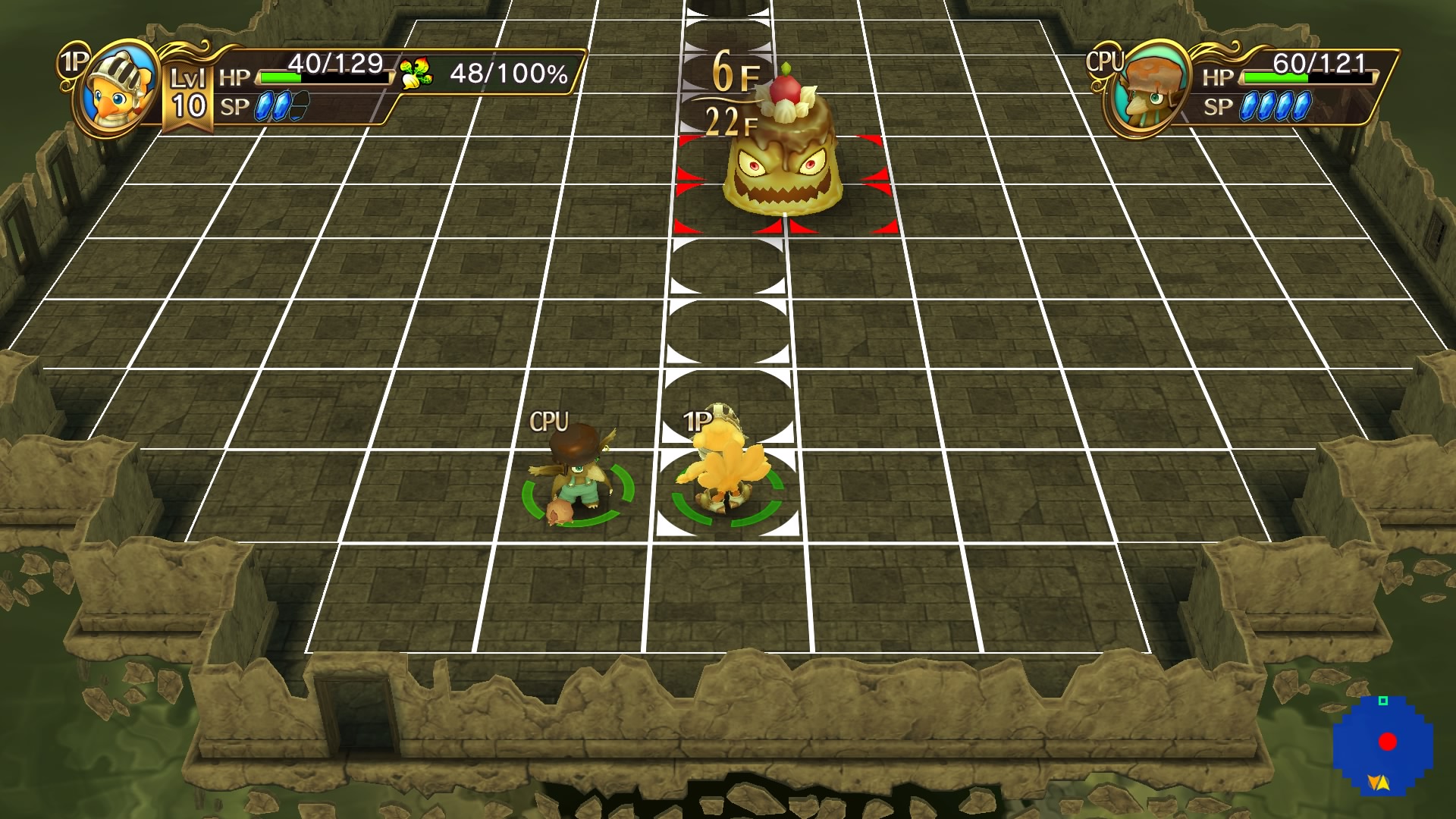The image size is (1456, 819).
Task: Click the CPU label above the companion
Action: point(550,421)
